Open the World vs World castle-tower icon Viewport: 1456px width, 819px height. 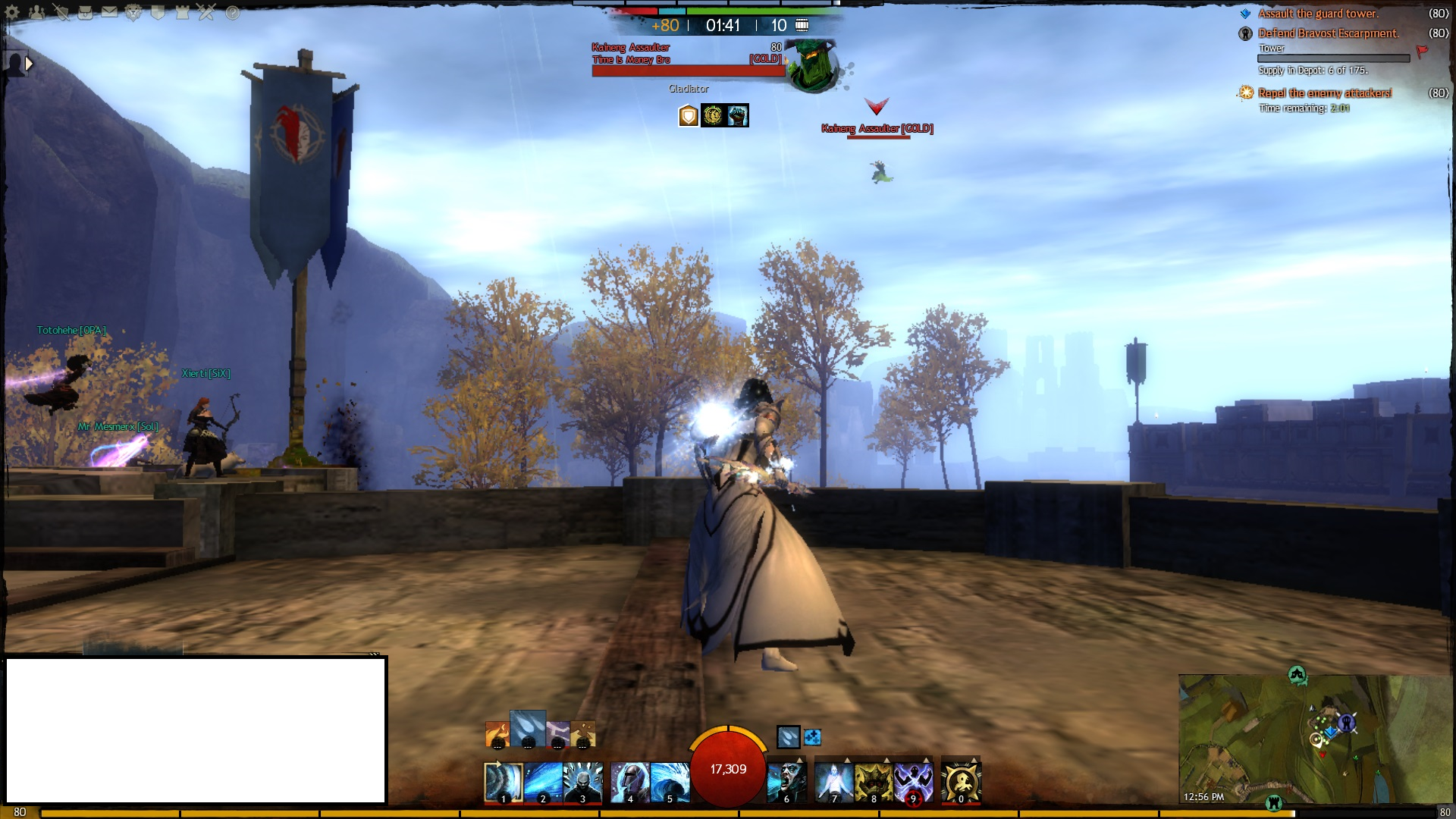point(183,13)
